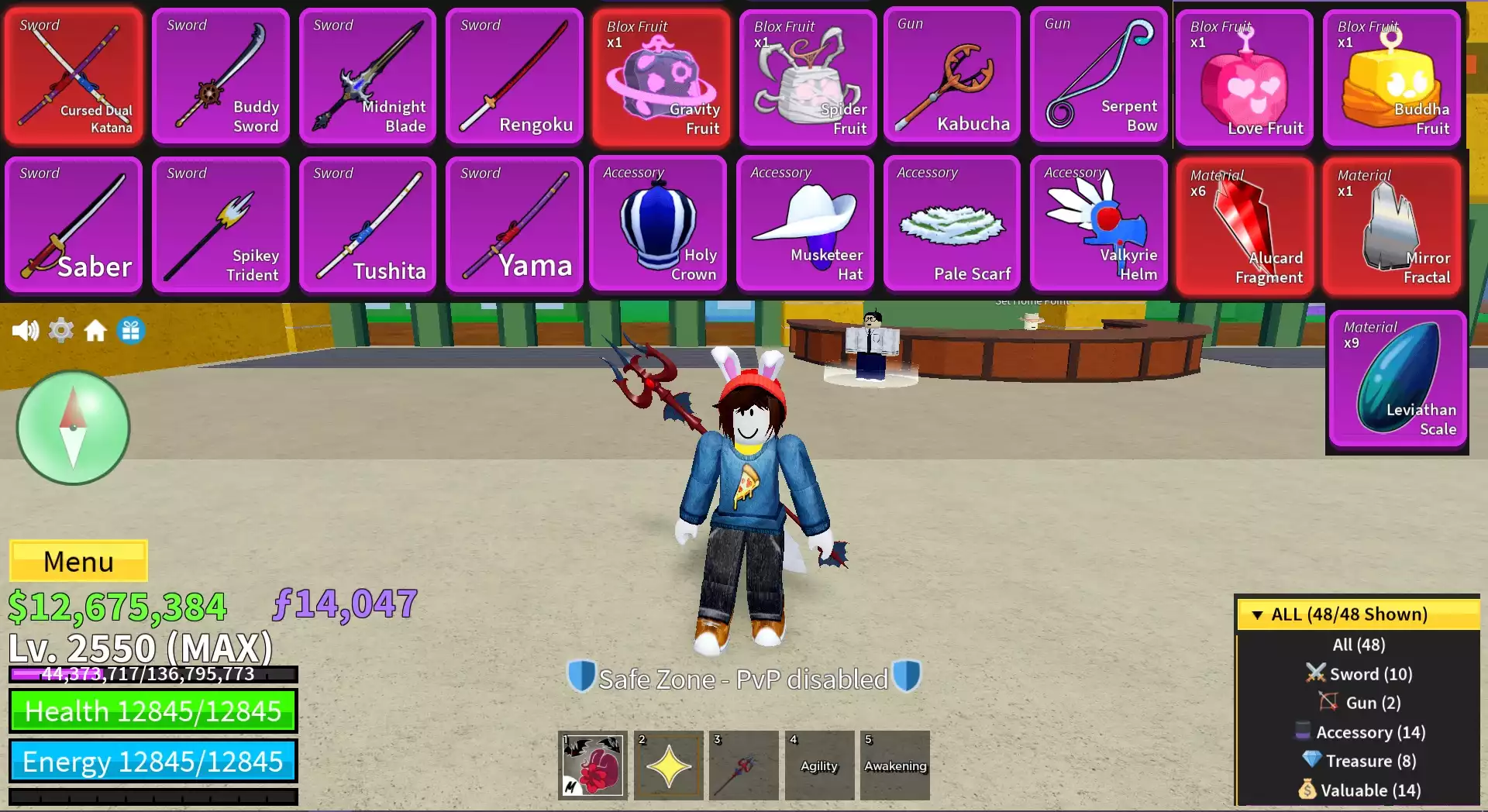Select the Yama sword
1488x812 pixels.
[x=514, y=223]
